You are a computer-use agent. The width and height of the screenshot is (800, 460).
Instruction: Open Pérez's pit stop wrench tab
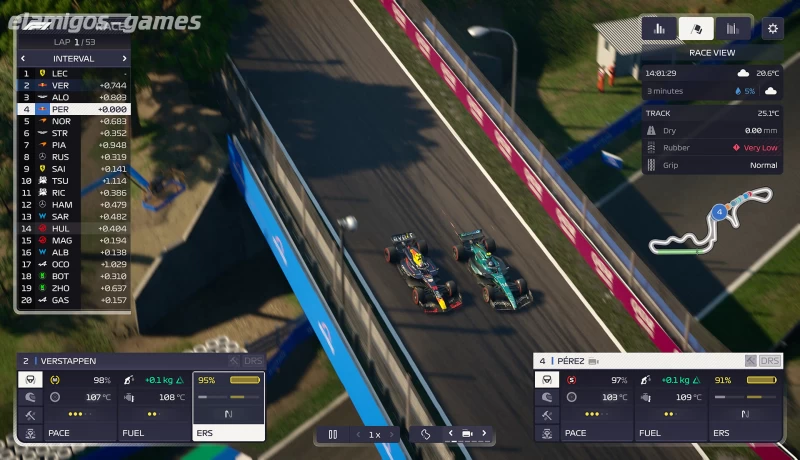coord(546,415)
